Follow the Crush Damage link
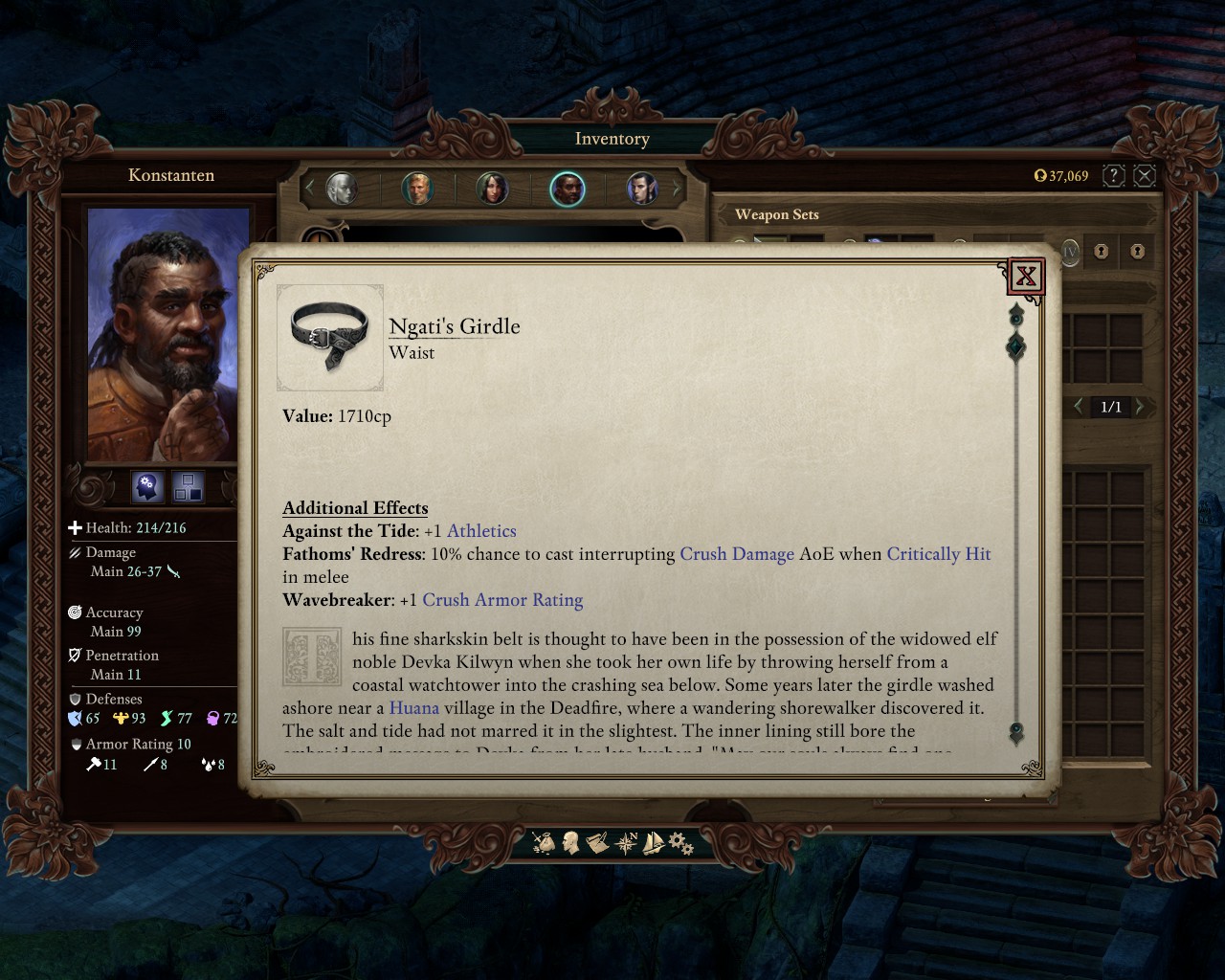The width and height of the screenshot is (1225, 980). click(x=736, y=554)
